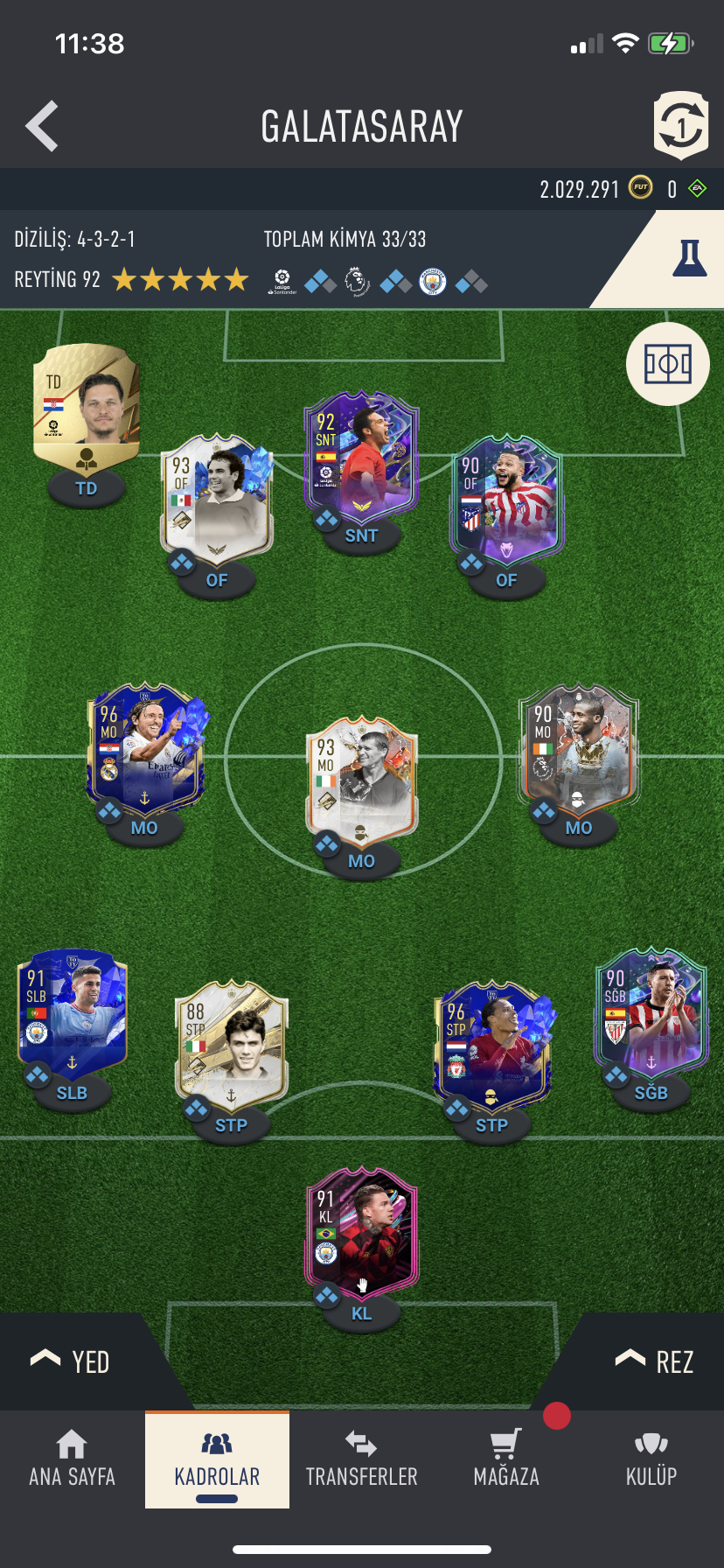
Task: Toggle the pitch formation view button
Action: pos(668,364)
